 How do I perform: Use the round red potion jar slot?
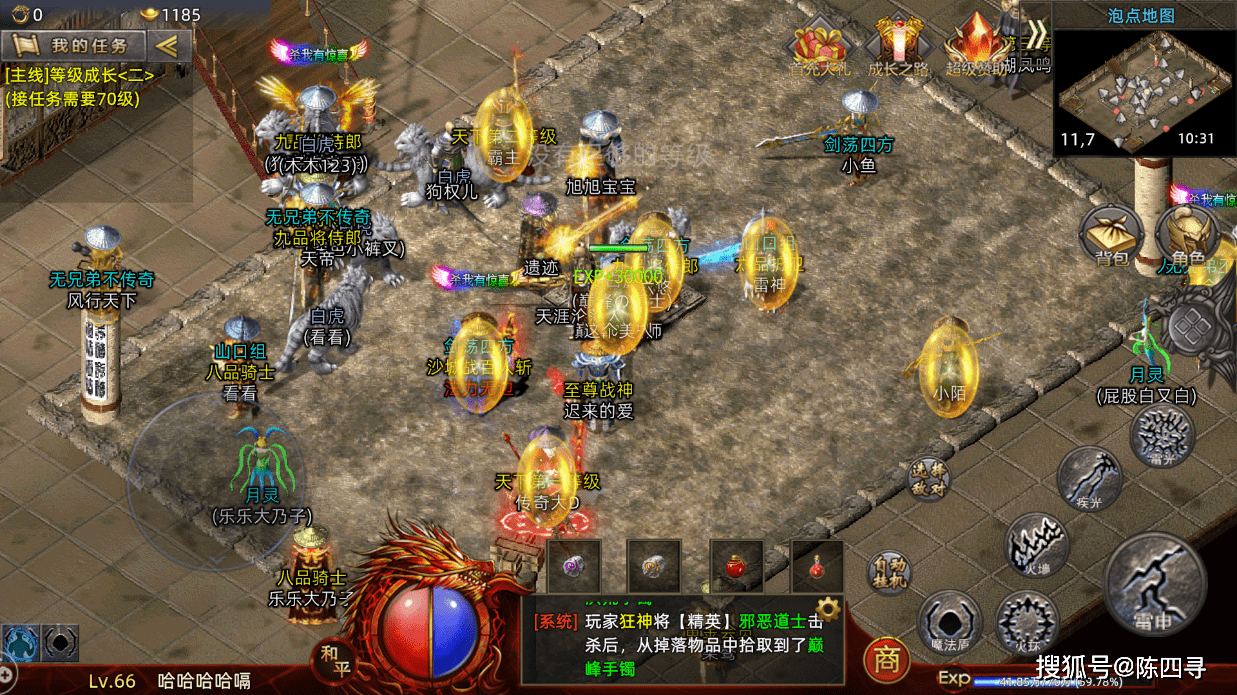point(736,567)
